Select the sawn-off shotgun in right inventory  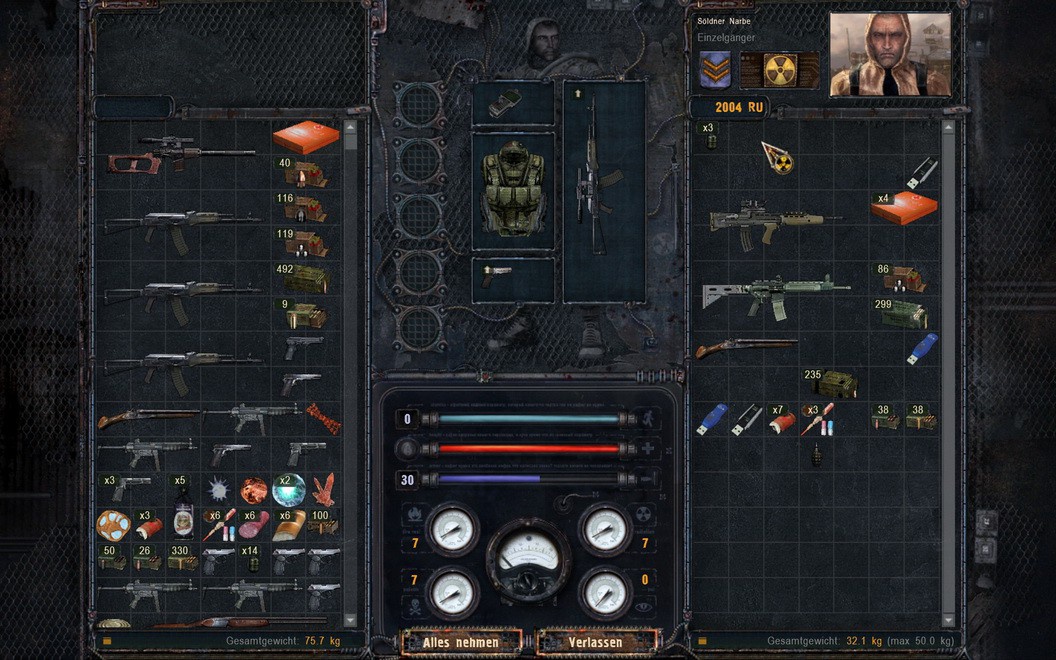747,347
